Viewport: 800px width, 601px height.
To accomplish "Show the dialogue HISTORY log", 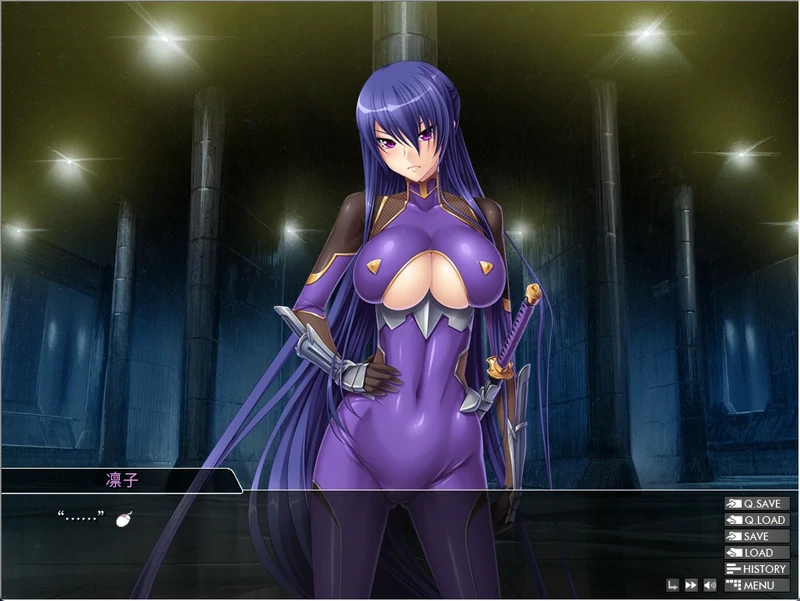I will 757,569.
